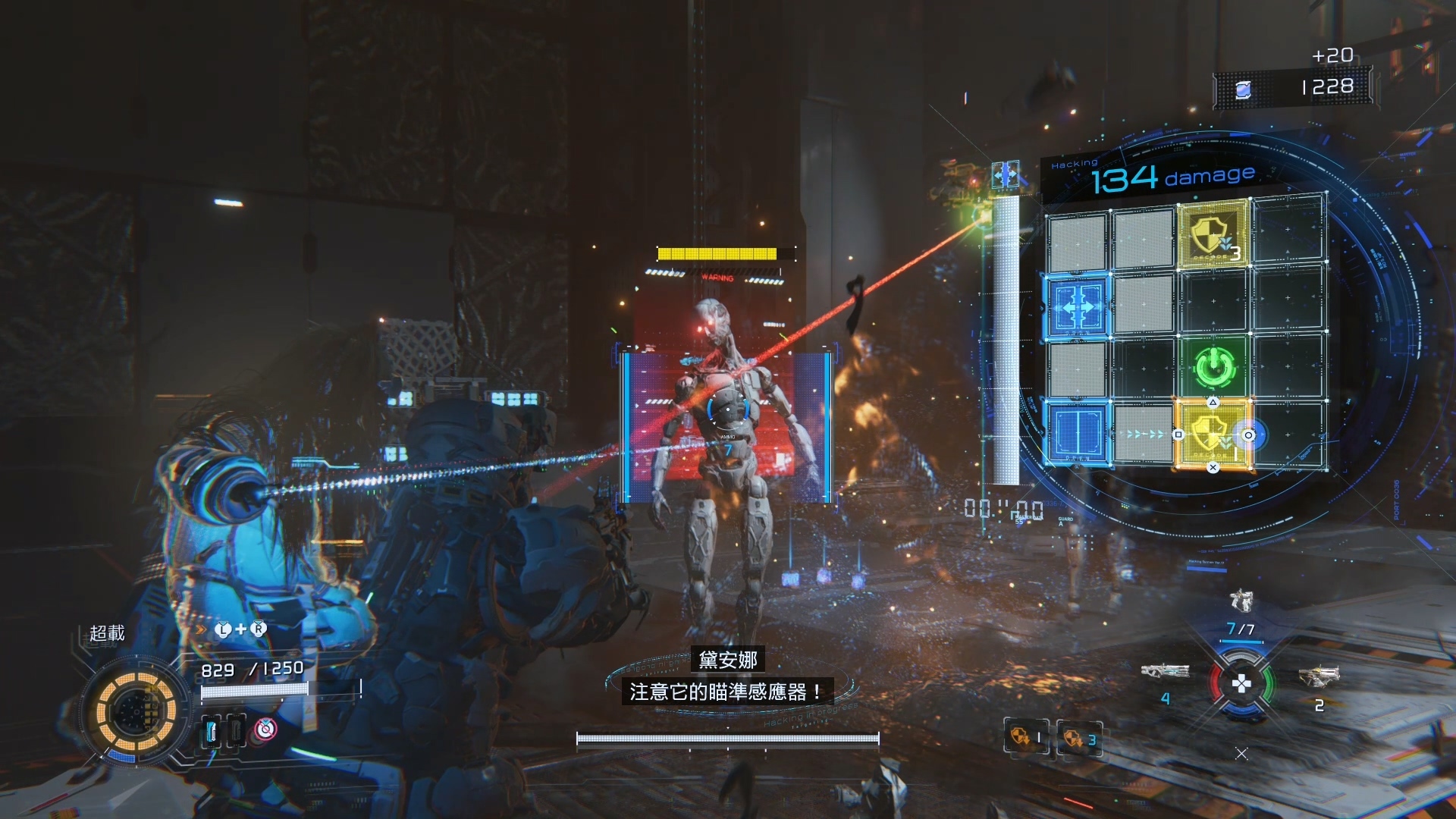Viewport: 1456px width, 819px height.
Task: Activate the orange overload gauge dial
Action: point(136,712)
